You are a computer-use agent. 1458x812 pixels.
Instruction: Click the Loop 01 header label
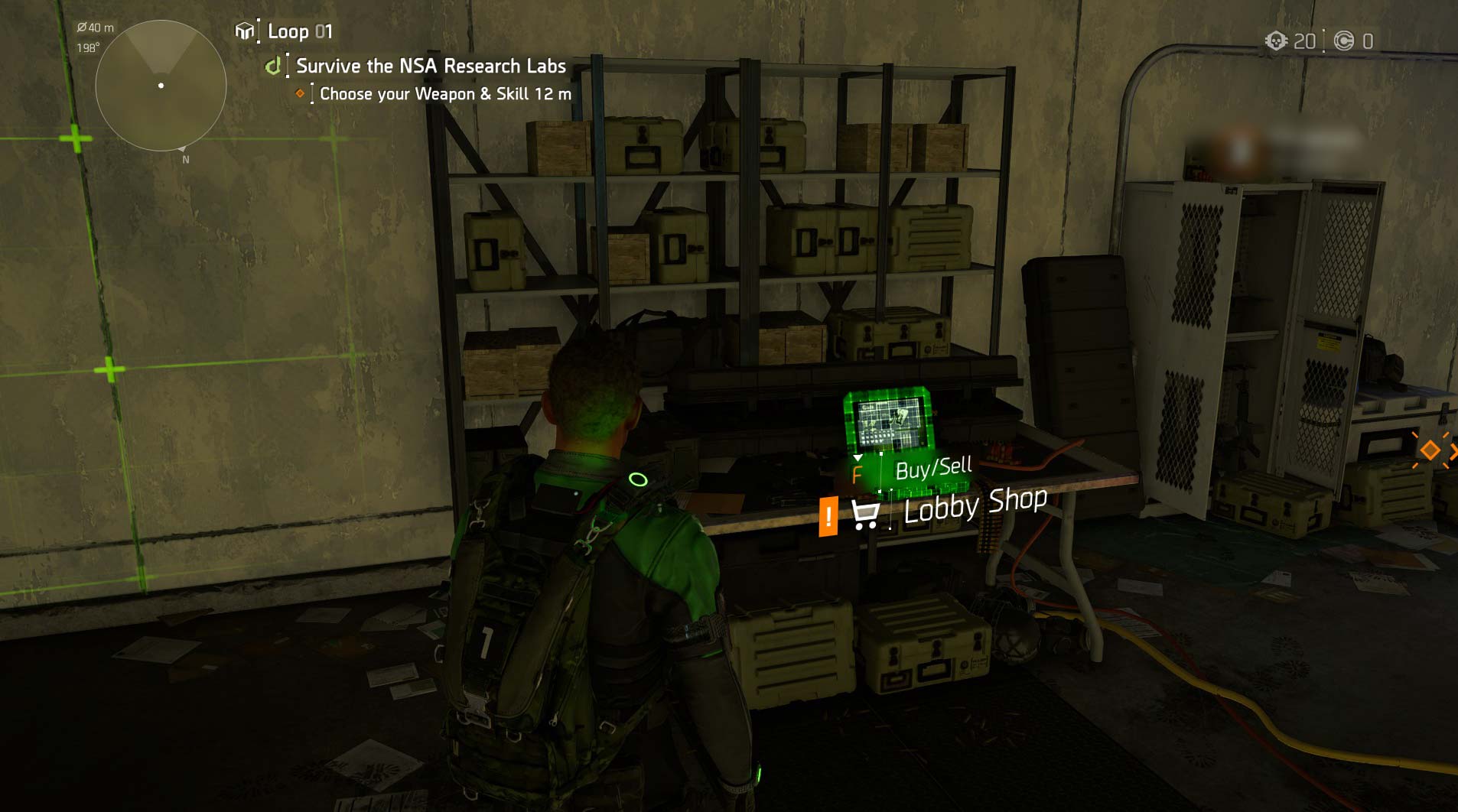pyautogui.click(x=301, y=31)
